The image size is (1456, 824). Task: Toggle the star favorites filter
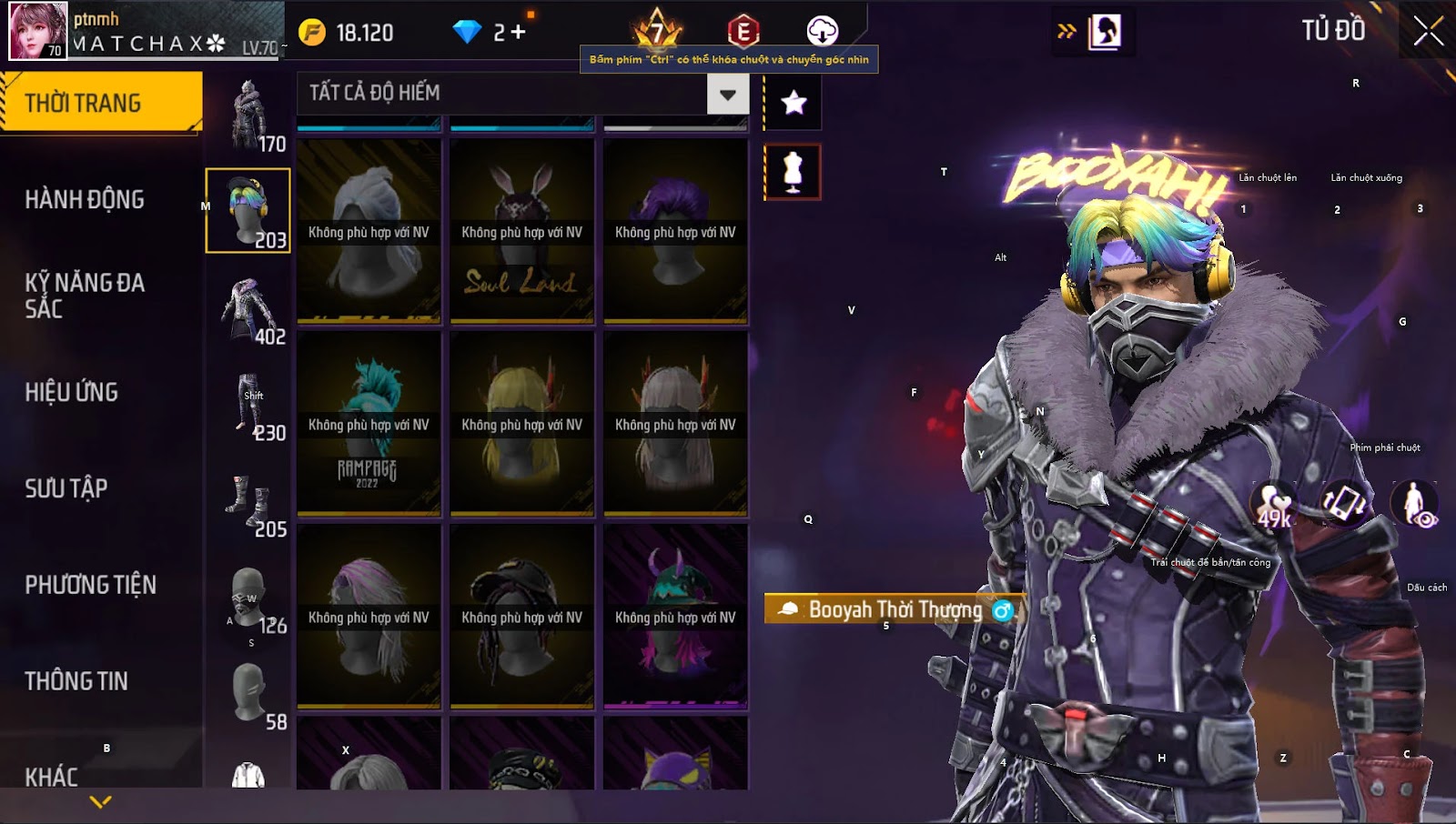pos(794,103)
